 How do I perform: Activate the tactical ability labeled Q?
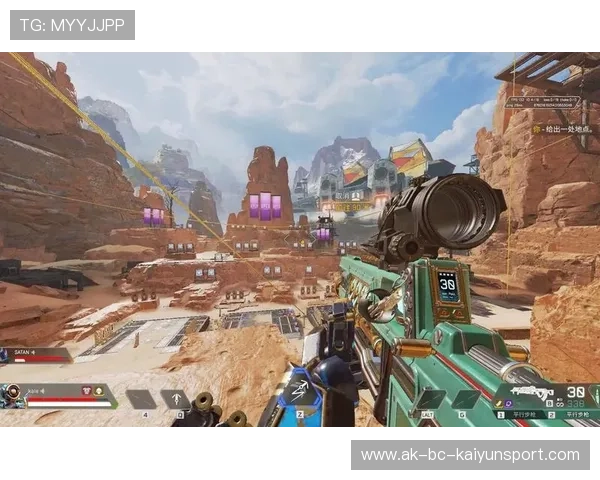tap(177, 399)
